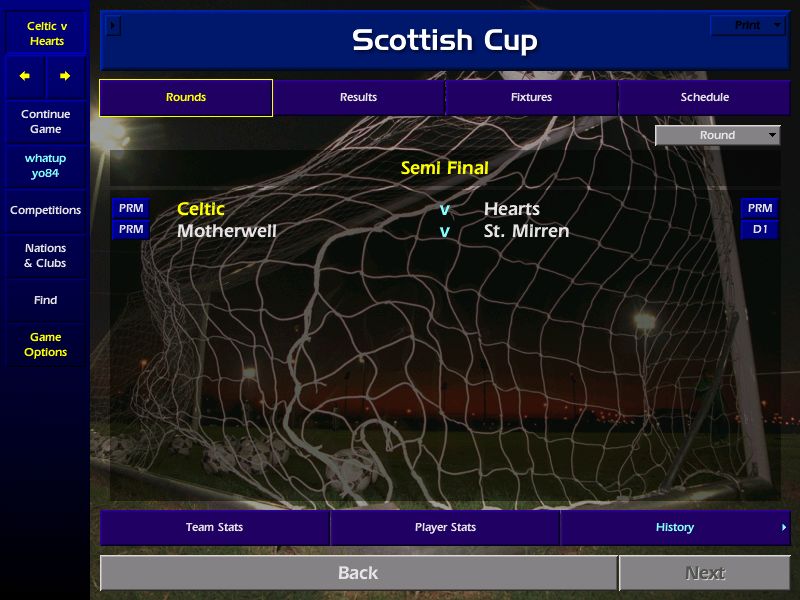This screenshot has height=600, width=800.
Task: Open the Celtic v Hearts match button
Action: pyautogui.click(x=45, y=33)
